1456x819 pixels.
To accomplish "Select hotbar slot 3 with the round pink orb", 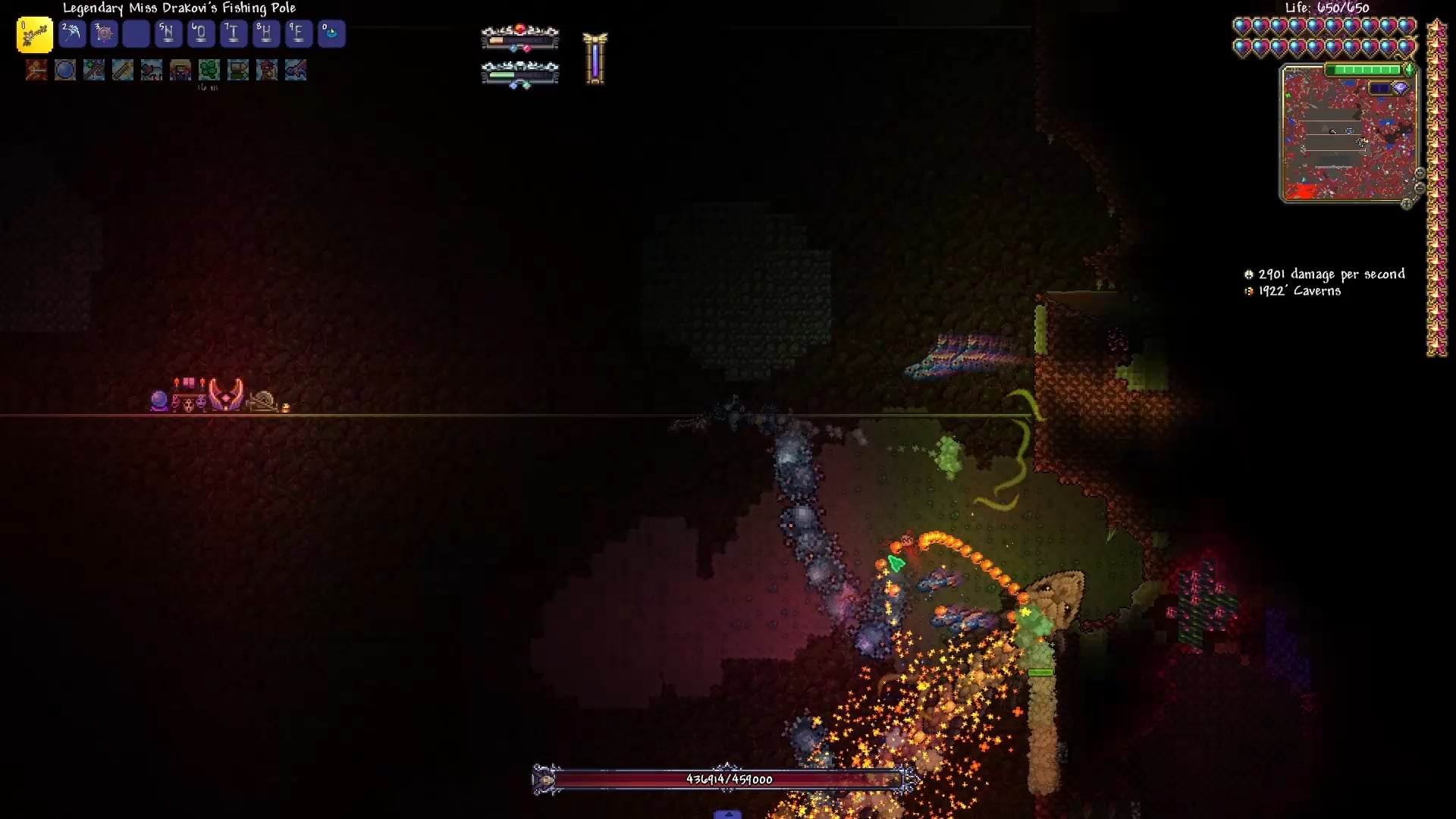I will click(x=104, y=34).
